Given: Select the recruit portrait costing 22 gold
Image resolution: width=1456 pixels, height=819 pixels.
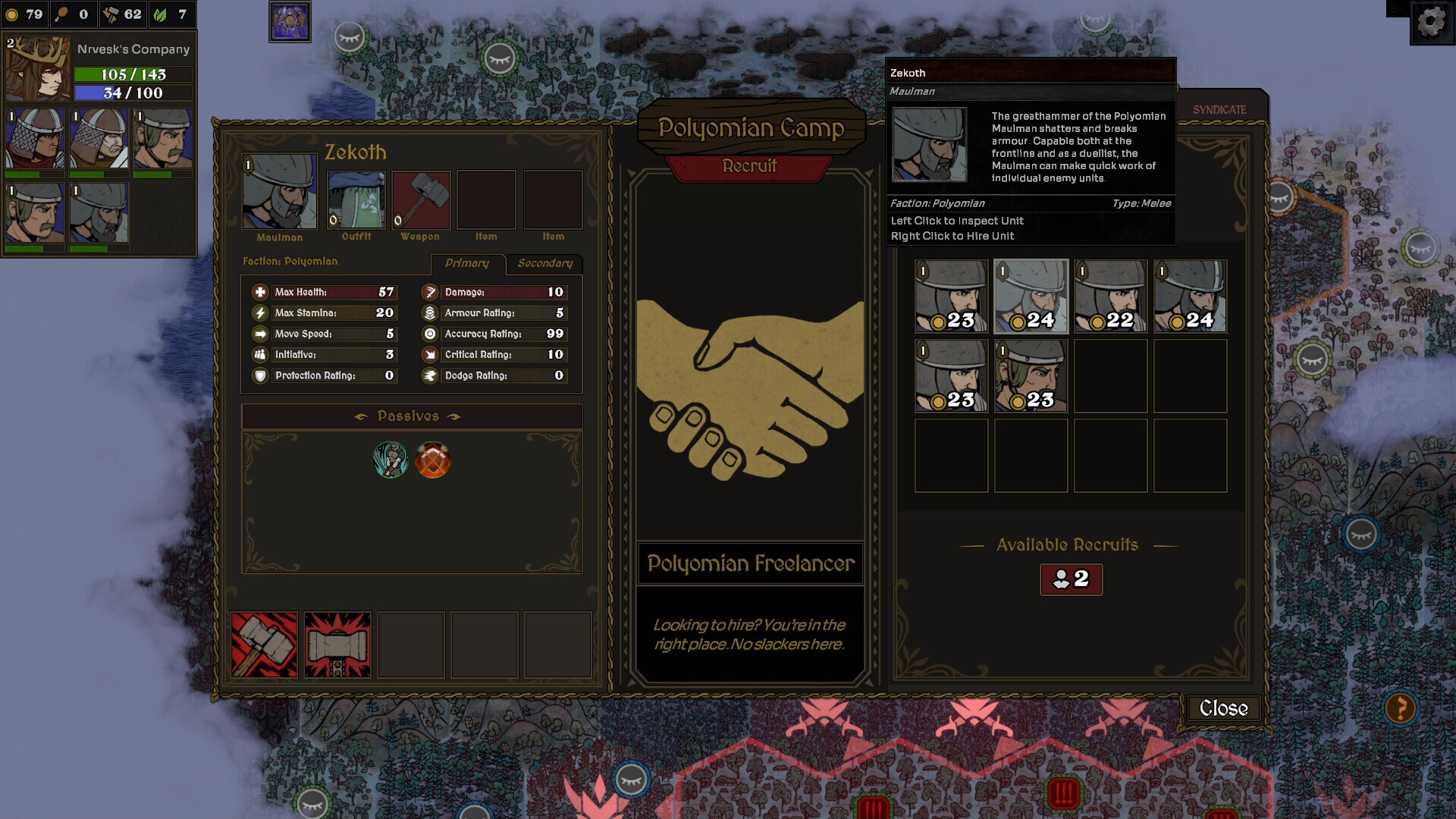Looking at the screenshot, I should [1110, 296].
